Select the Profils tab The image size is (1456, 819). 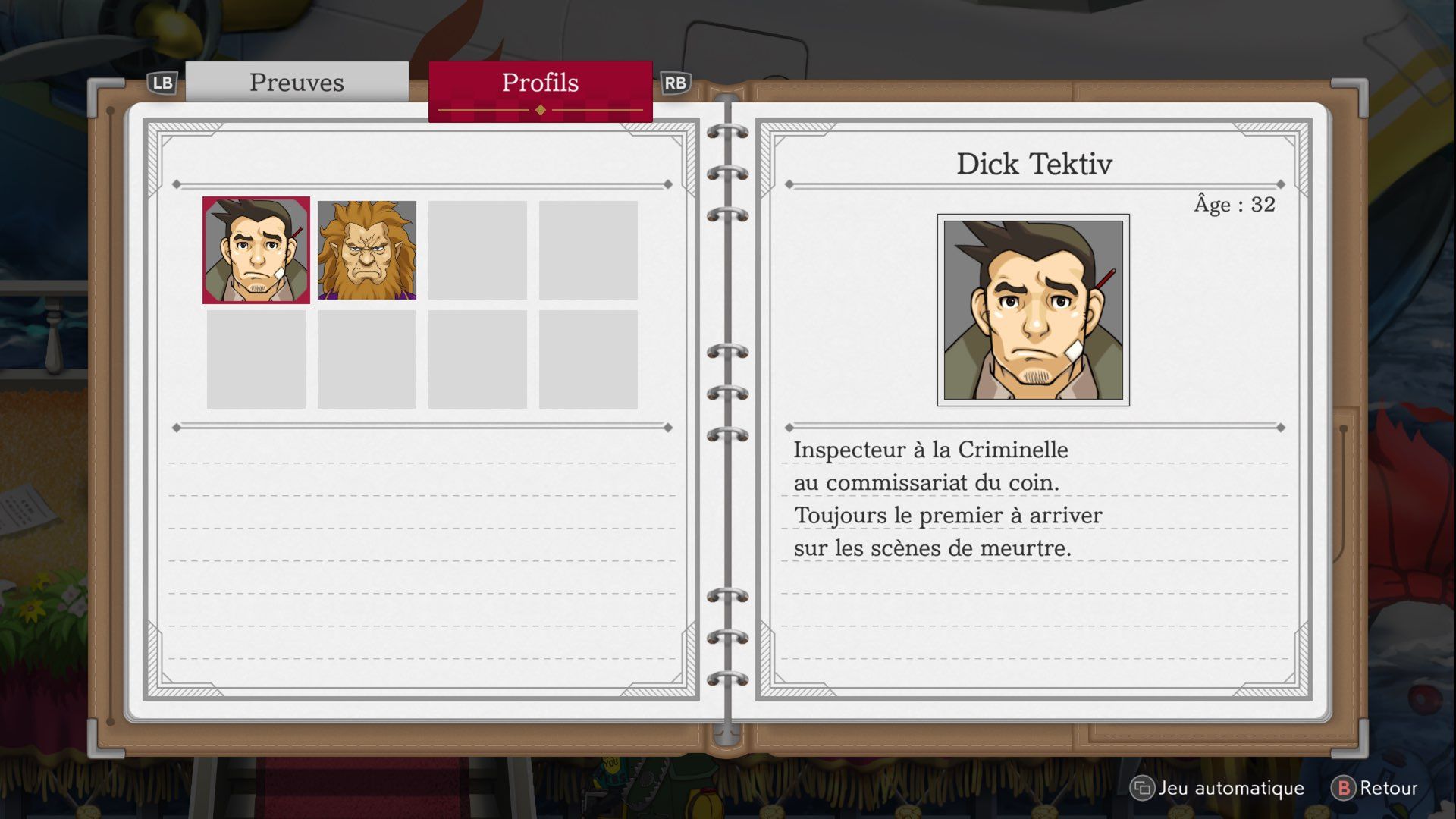click(540, 83)
